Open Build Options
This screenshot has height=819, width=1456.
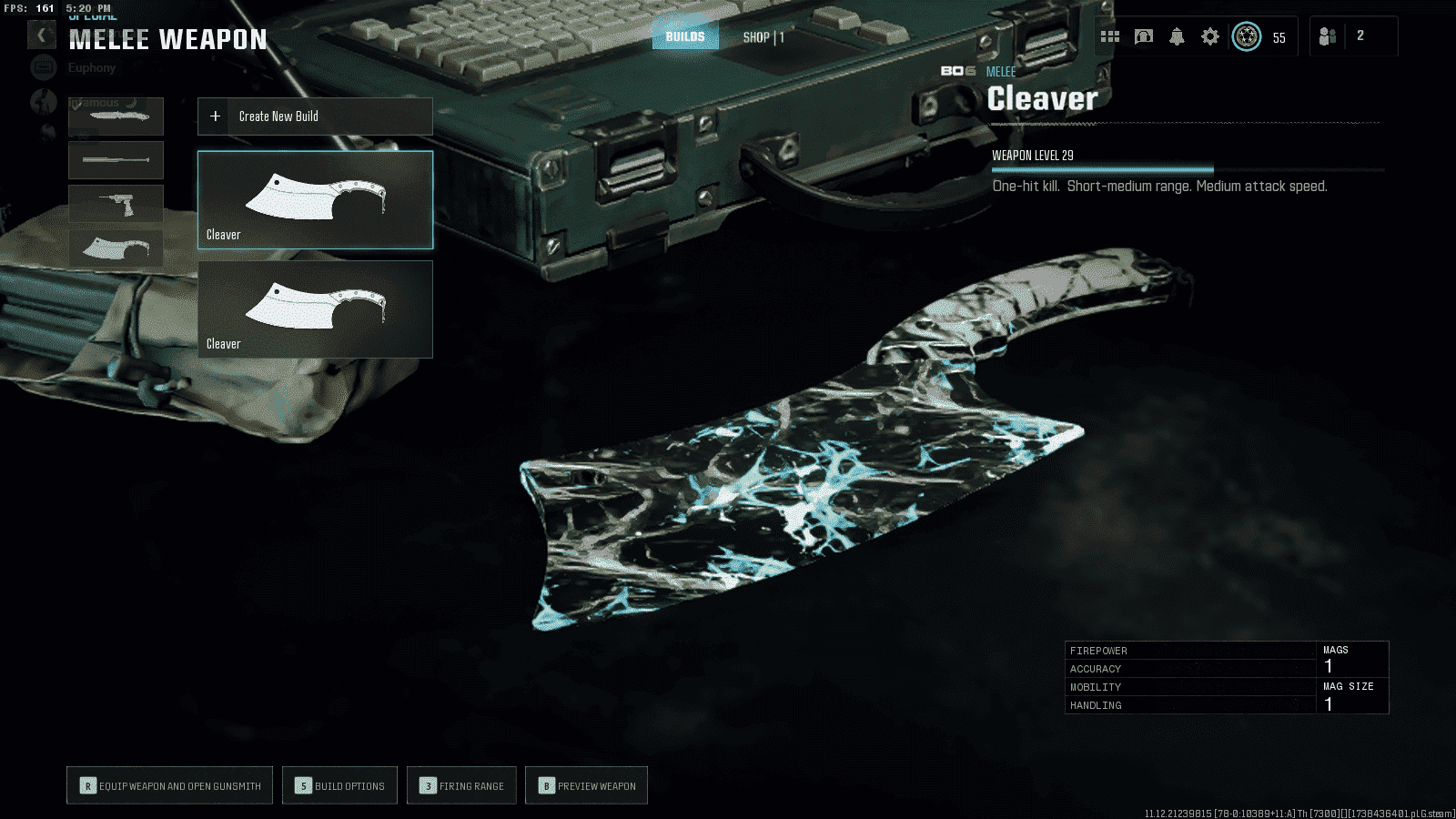pyautogui.click(x=339, y=785)
